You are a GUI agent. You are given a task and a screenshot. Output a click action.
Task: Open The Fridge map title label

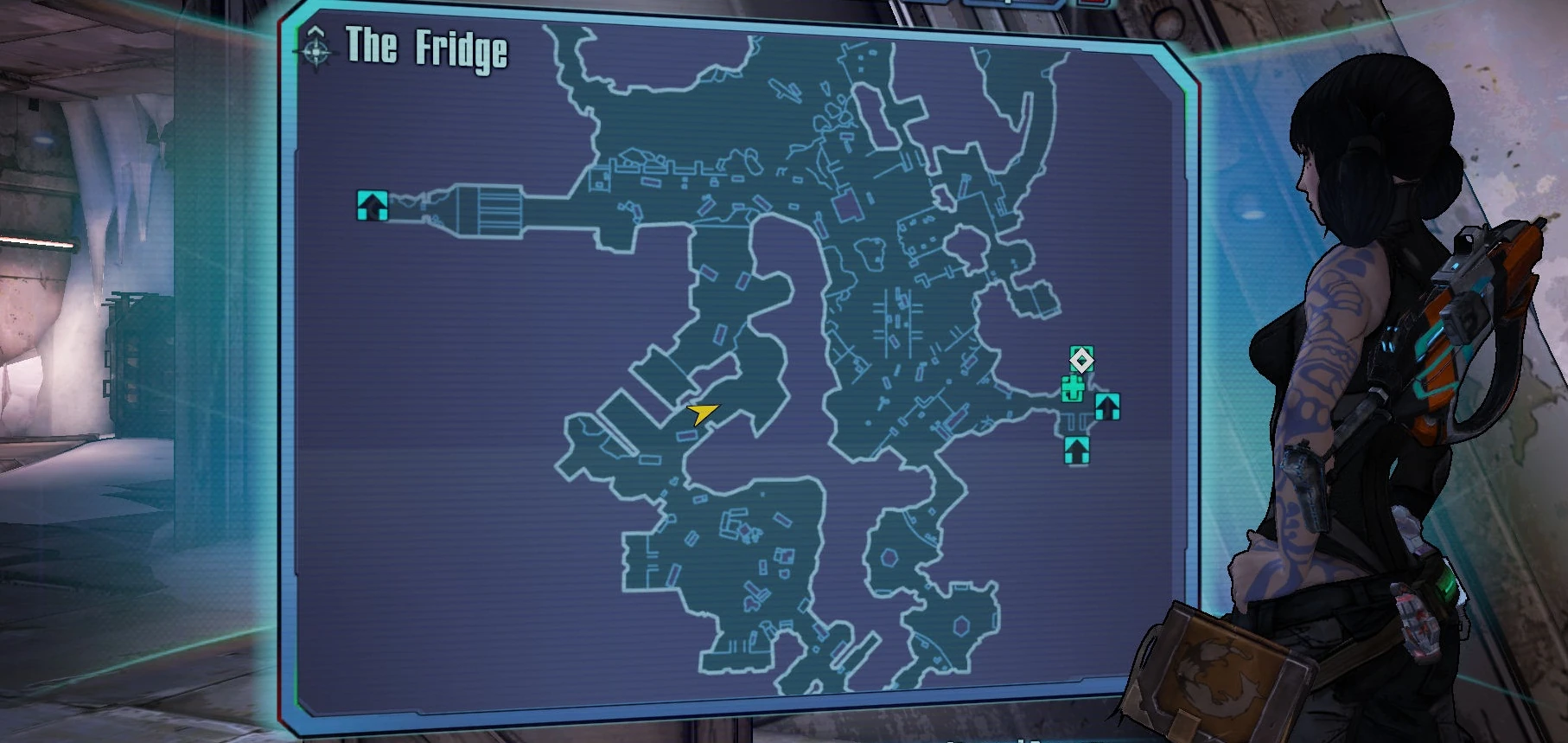425,49
